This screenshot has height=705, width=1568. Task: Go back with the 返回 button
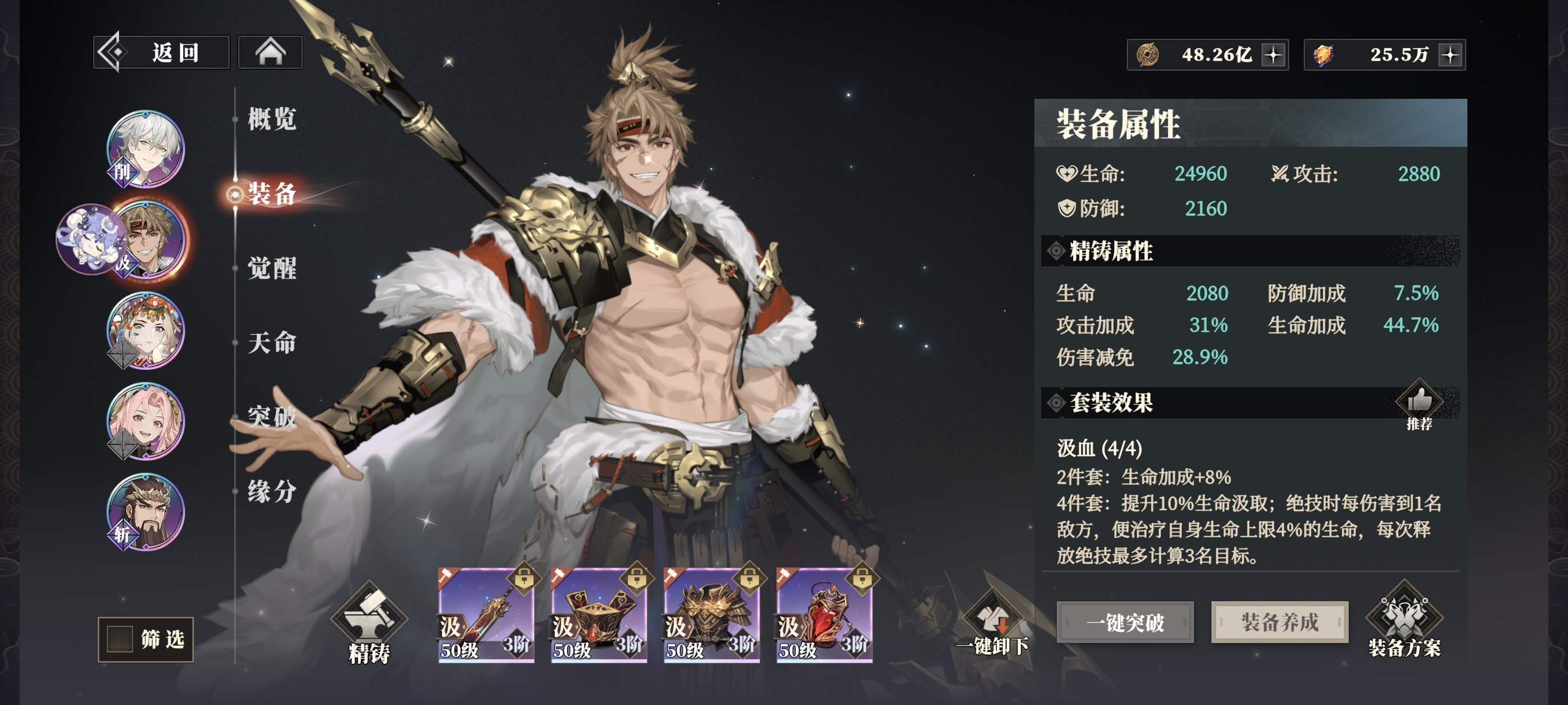point(161,53)
